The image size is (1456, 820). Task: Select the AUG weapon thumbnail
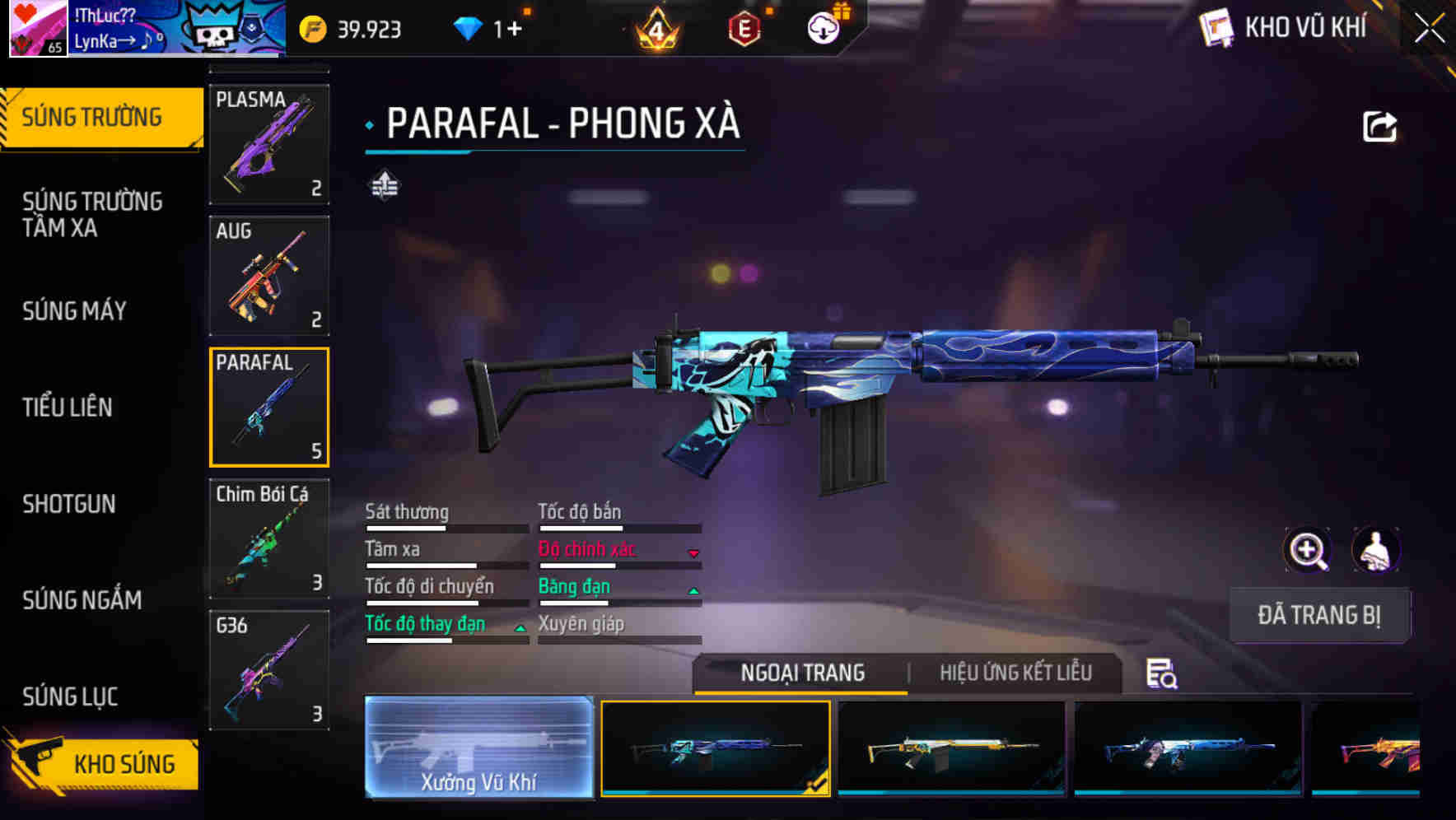coord(269,276)
